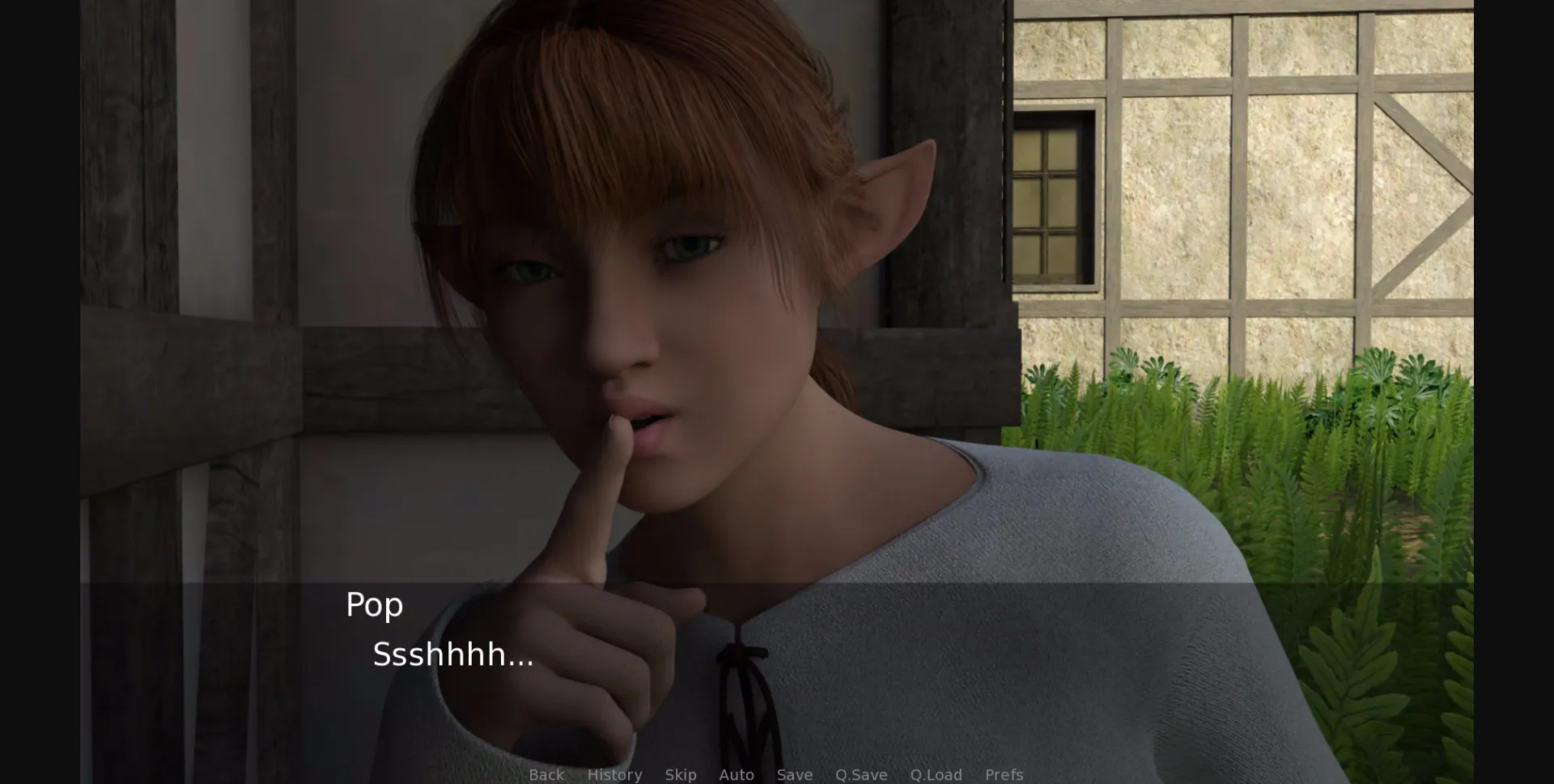The width and height of the screenshot is (1554, 784).
Task: Open History to review past conversations
Action: (x=615, y=774)
